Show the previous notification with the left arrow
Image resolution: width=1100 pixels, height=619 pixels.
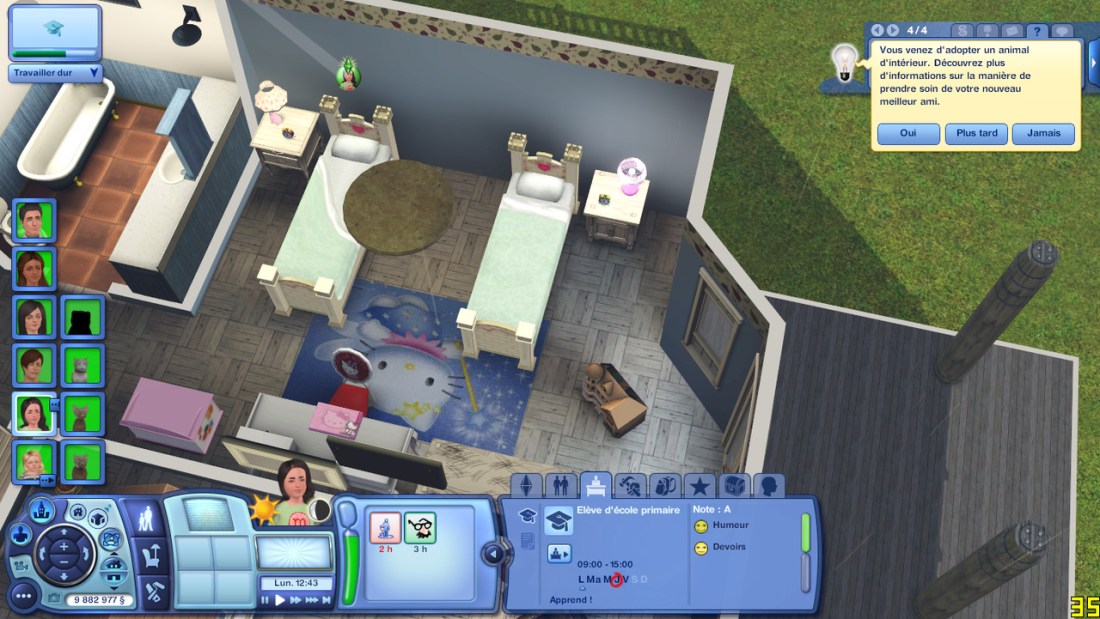[x=878, y=31]
